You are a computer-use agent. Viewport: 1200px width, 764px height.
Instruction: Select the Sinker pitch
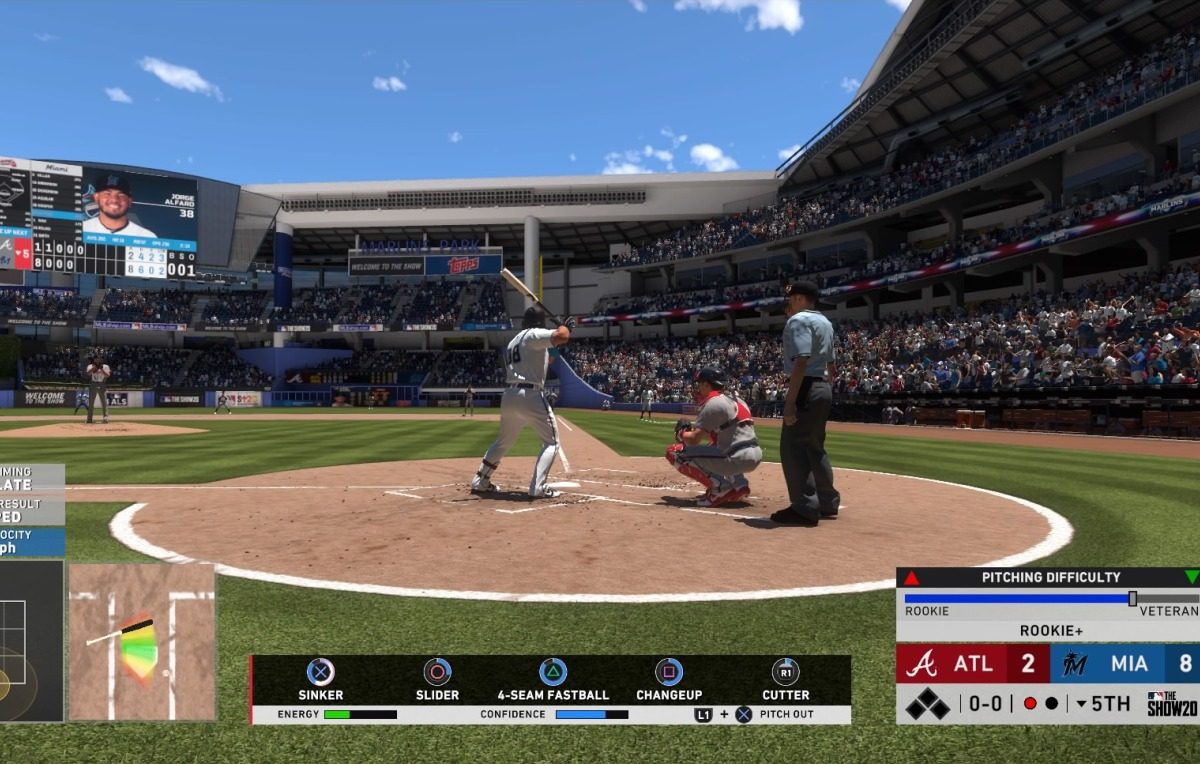pos(320,673)
